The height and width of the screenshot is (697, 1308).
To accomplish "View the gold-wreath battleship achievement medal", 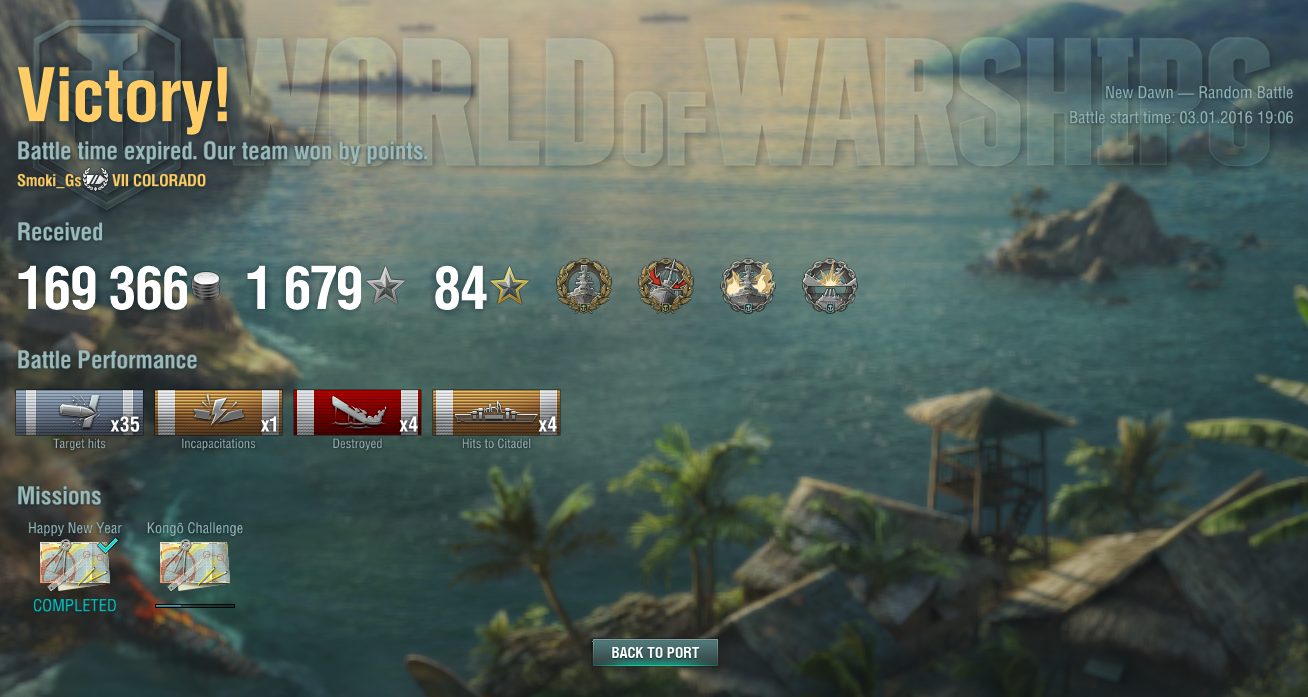I will (x=582, y=287).
